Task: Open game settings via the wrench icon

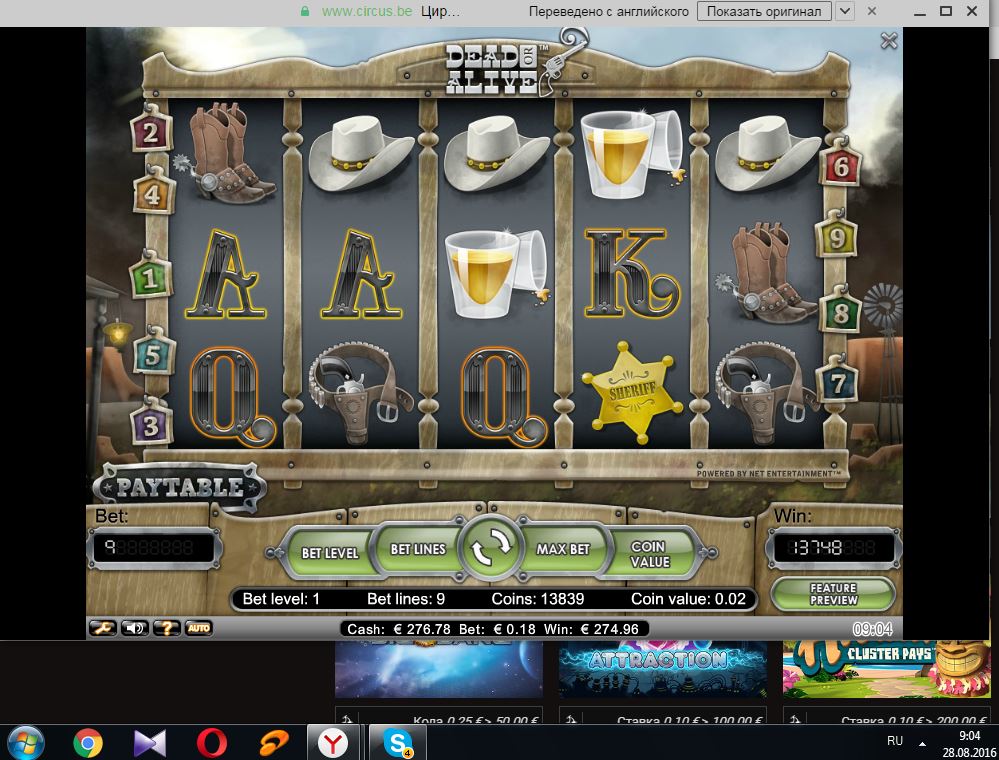Action: pyautogui.click(x=102, y=628)
